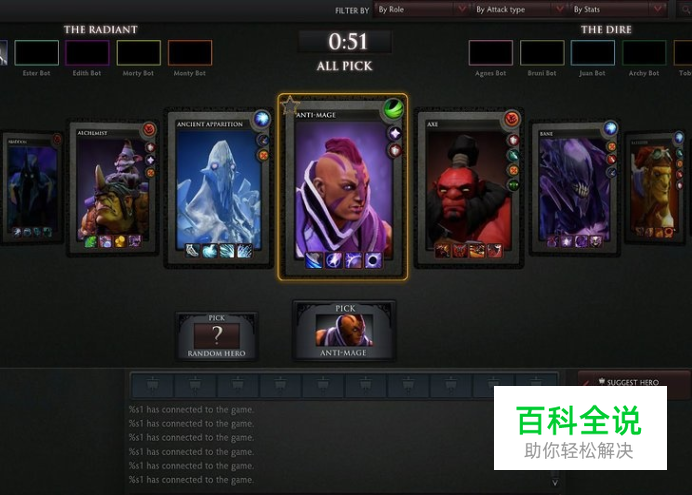Click Edith Bot's player slot

tap(87, 53)
